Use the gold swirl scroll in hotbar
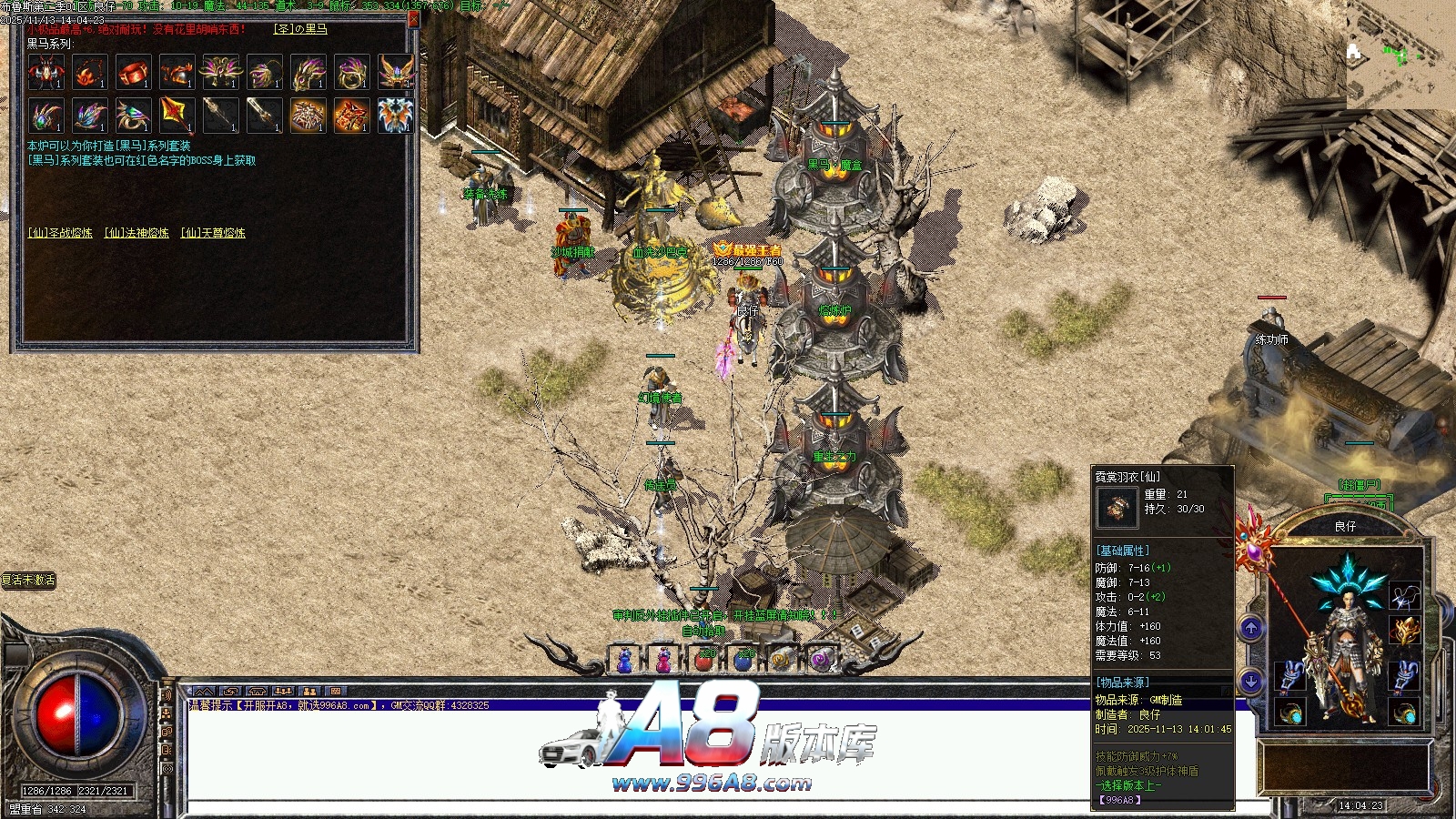 click(782, 660)
